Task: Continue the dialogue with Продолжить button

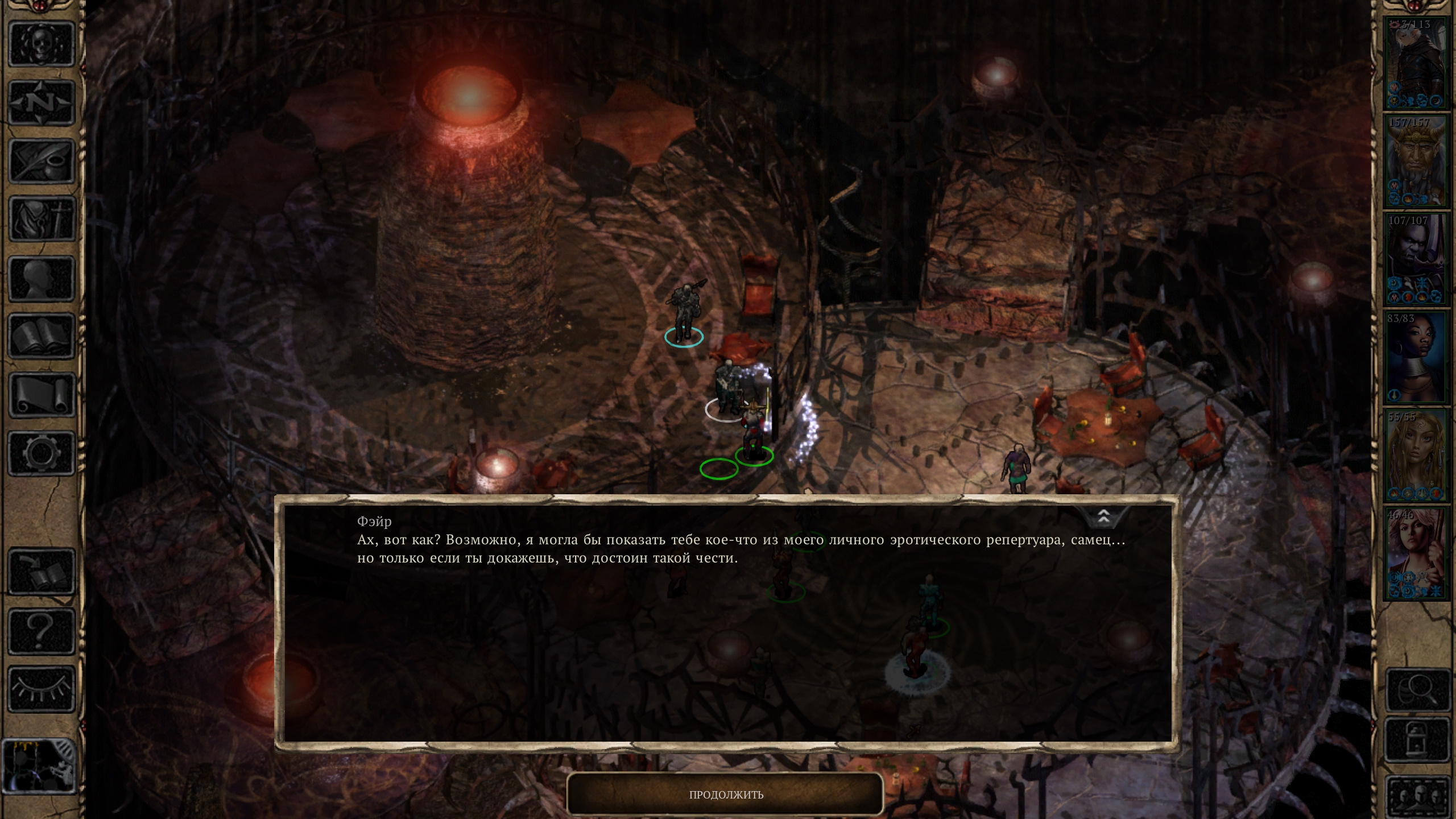Action: coord(725,795)
